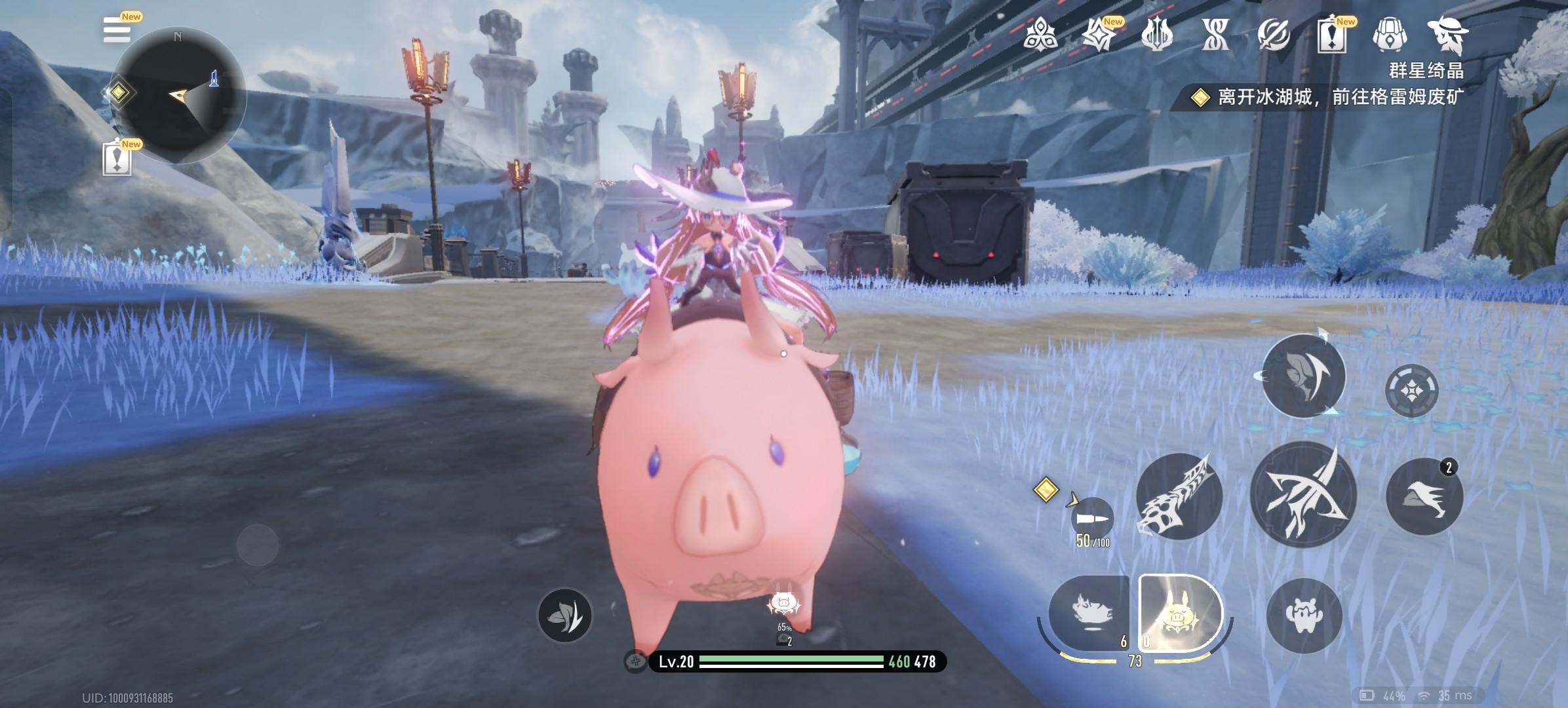This screenshot has height=708, width=1568.
Task: Toggle the target lock-on button
Action: point(1411,391)
